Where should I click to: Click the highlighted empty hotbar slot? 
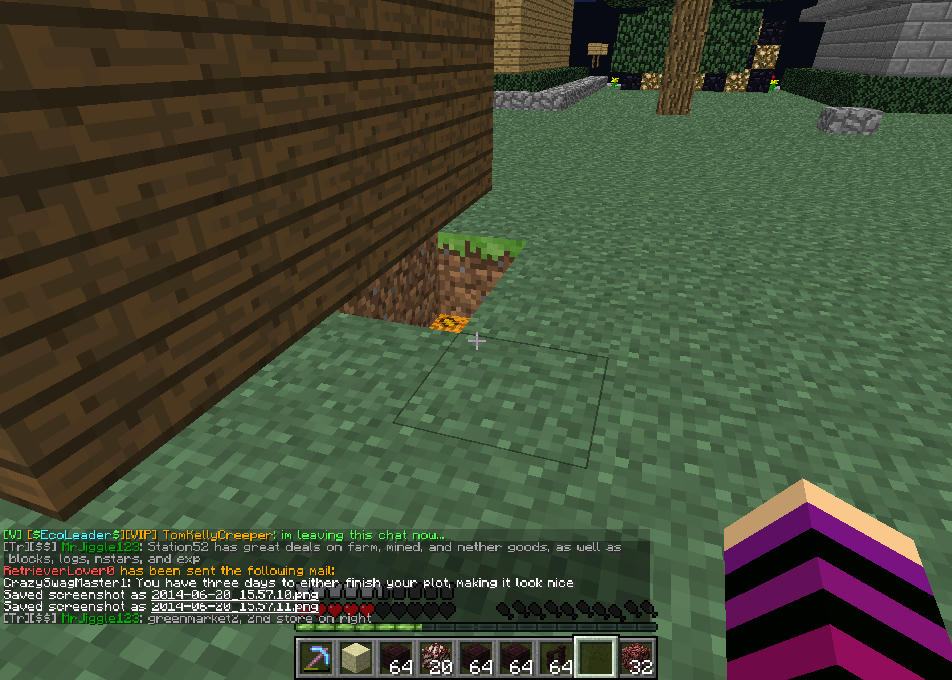click(595, 659)
